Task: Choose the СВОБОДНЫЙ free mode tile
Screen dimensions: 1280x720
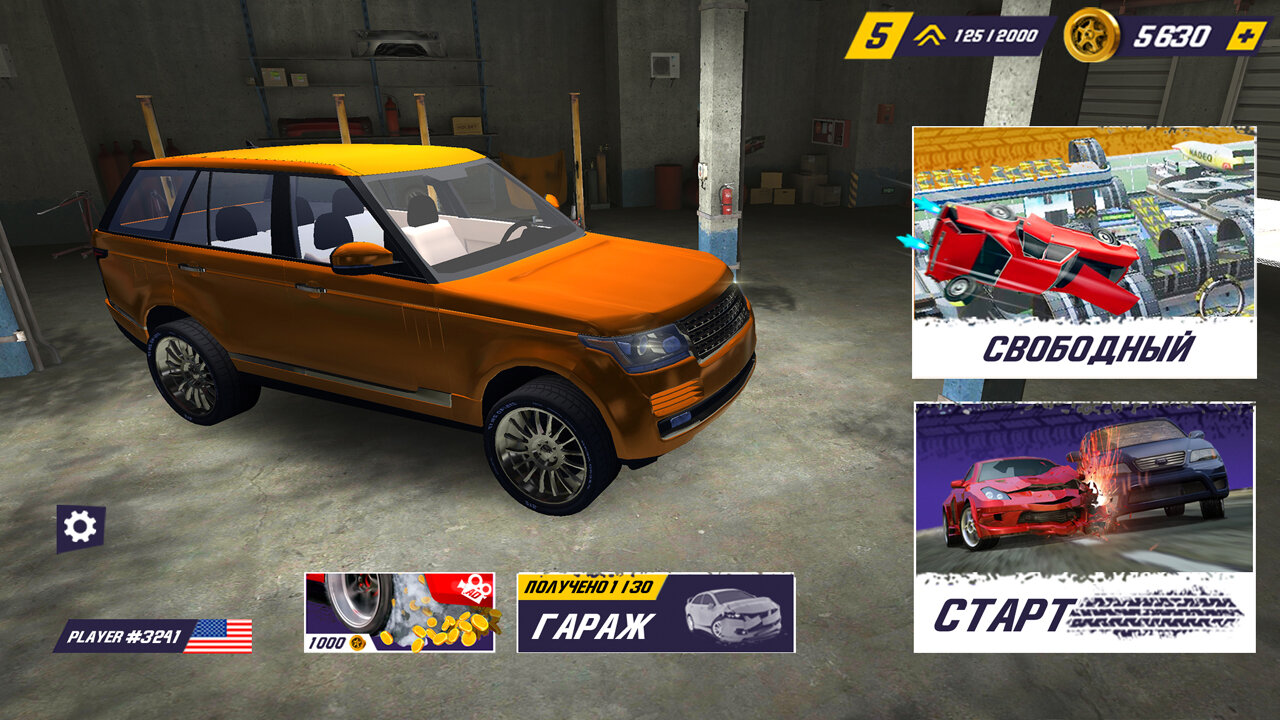Action: point(1084,252)
